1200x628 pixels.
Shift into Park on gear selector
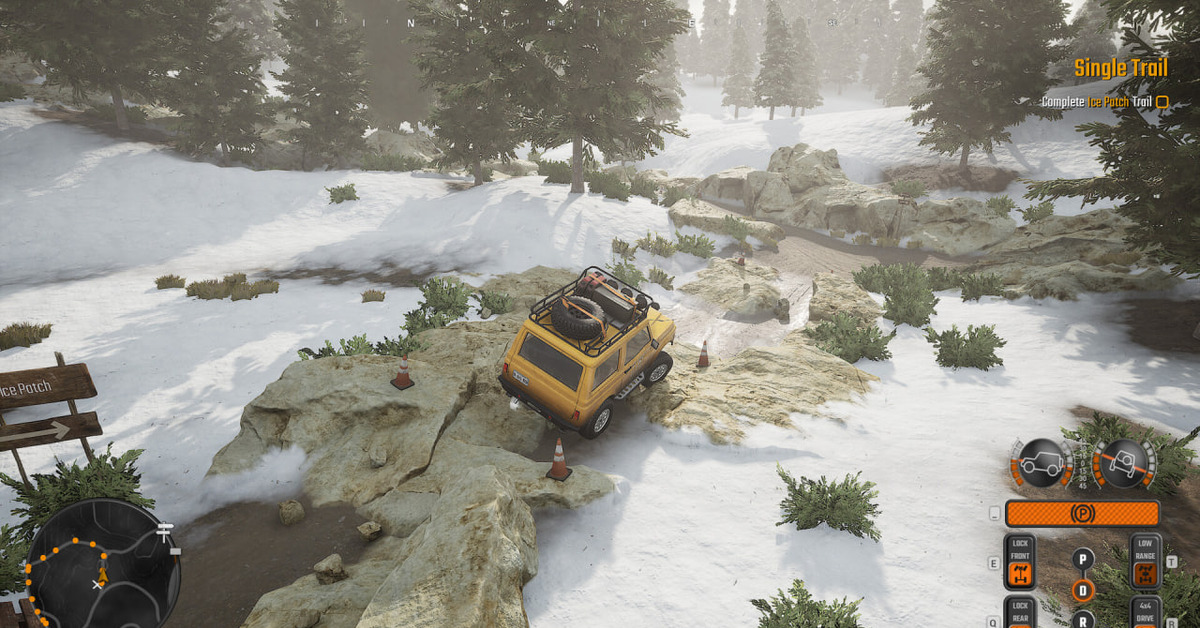1082,558
